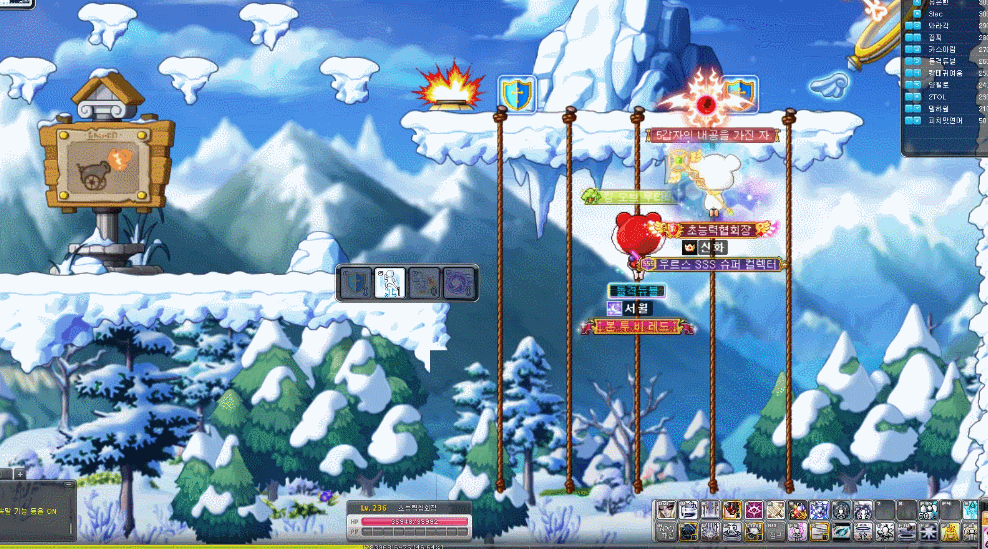The width and height of the screenshot is (988, 549).
Task: Click the blonde face portrait quickslot
Action: [666, 510]
